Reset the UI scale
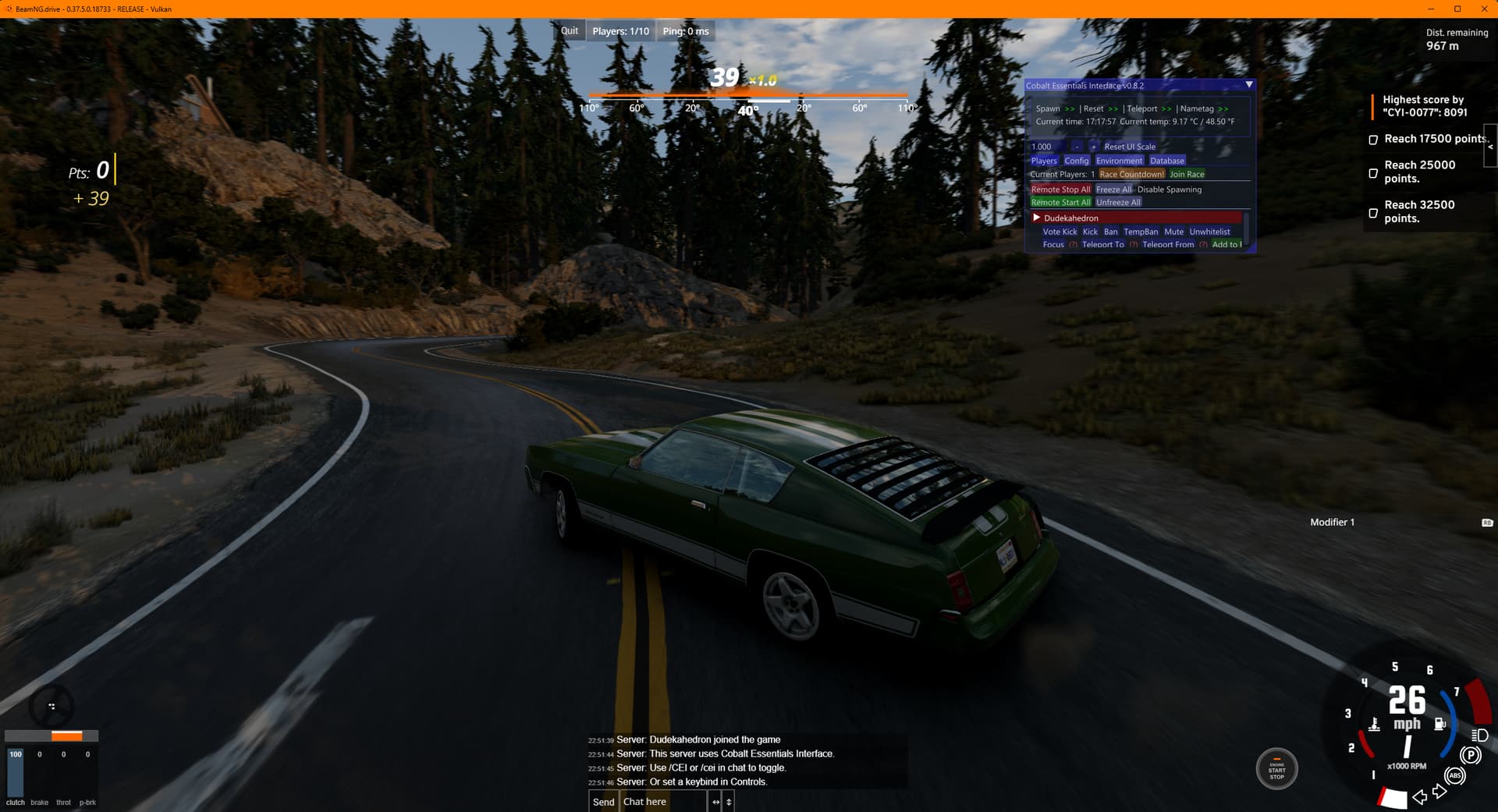 (1129, 147)
